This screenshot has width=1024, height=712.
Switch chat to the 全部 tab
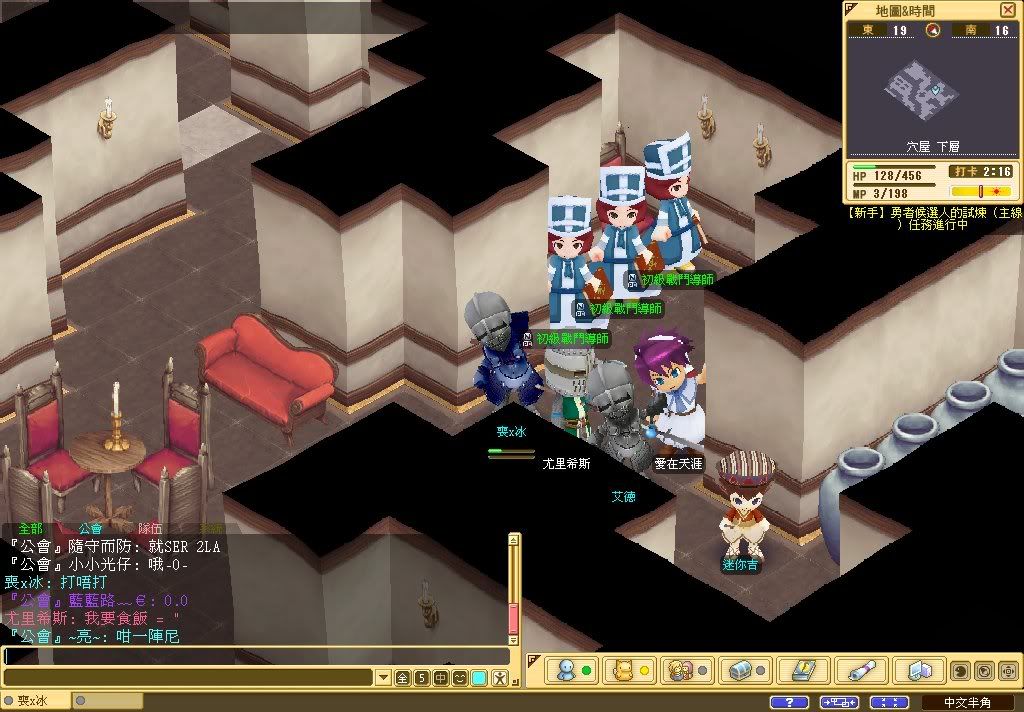pos(30,528)
